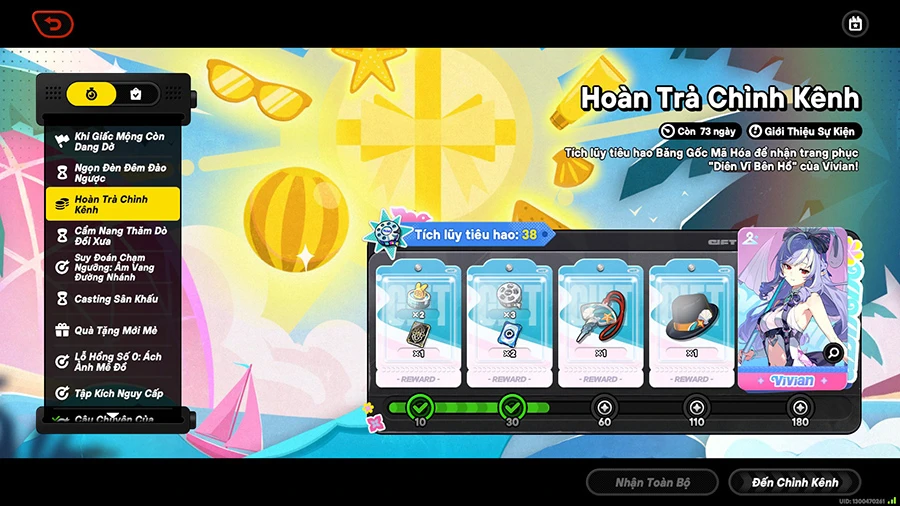Viewport: 900px width, 506px height.
Task: Preview Vivian outfit with magnifier icon
Action: click(x=833, y=352)
